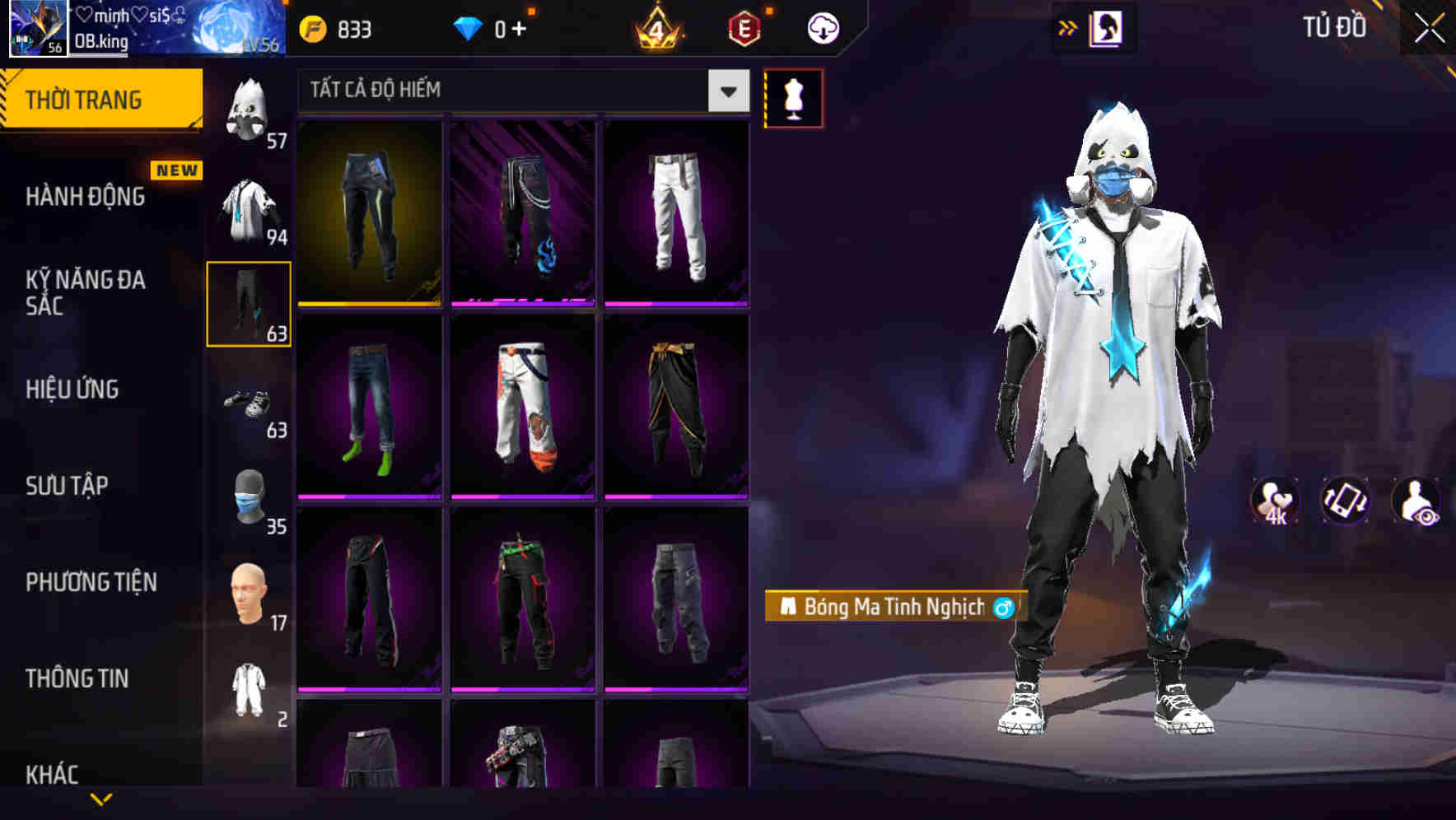Expand the chevron below the KHÁC tab
The width and height of the screenshot is (1456, 820).
click(x=100, y=800)
